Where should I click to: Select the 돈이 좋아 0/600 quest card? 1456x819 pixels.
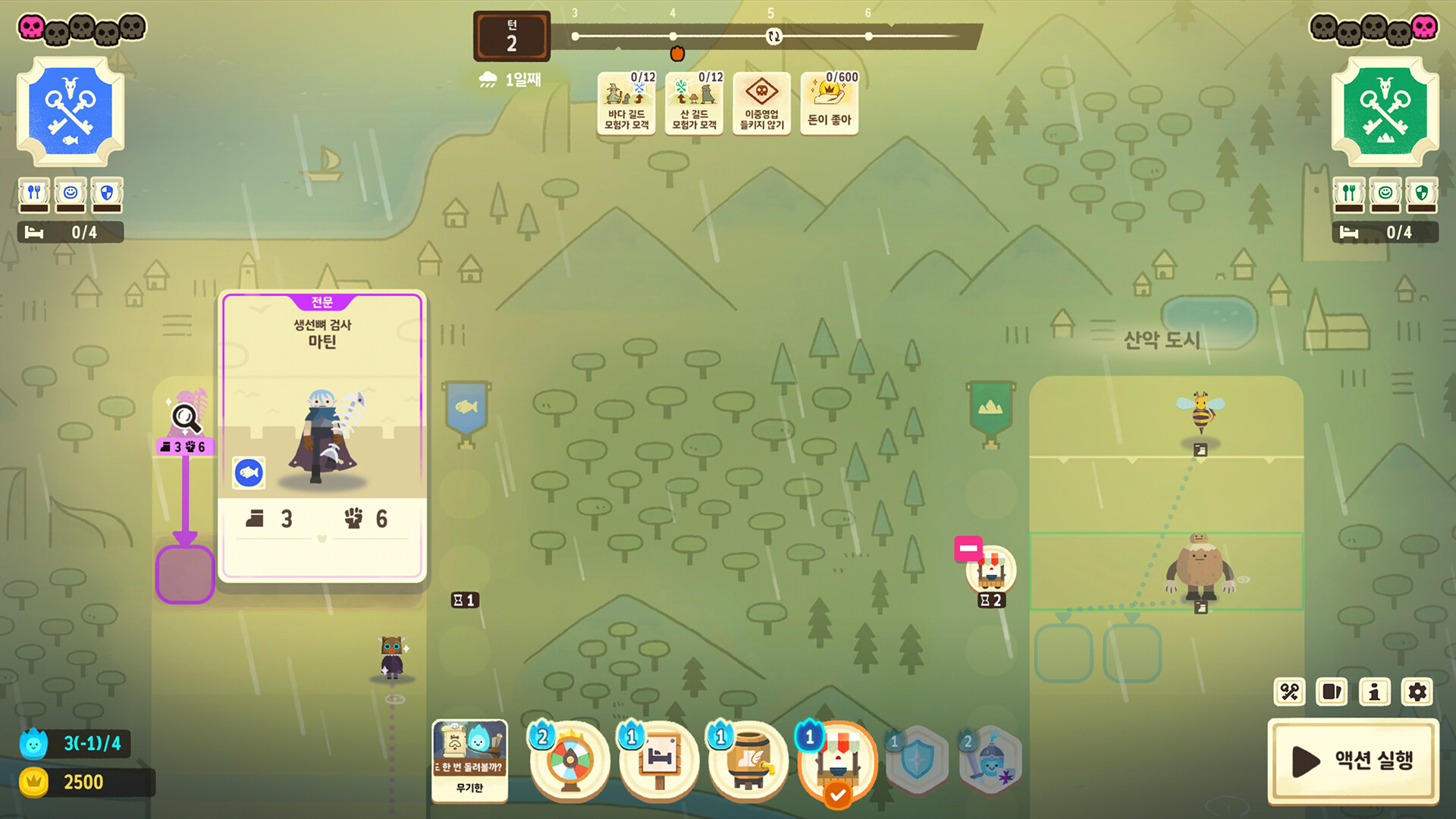coord(829,102)
